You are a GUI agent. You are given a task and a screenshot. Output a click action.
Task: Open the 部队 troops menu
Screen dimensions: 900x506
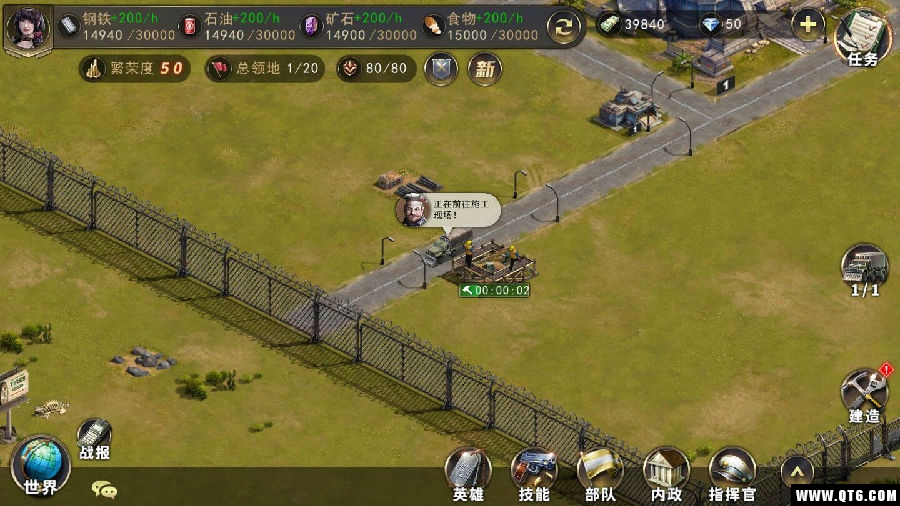point(599,472)
